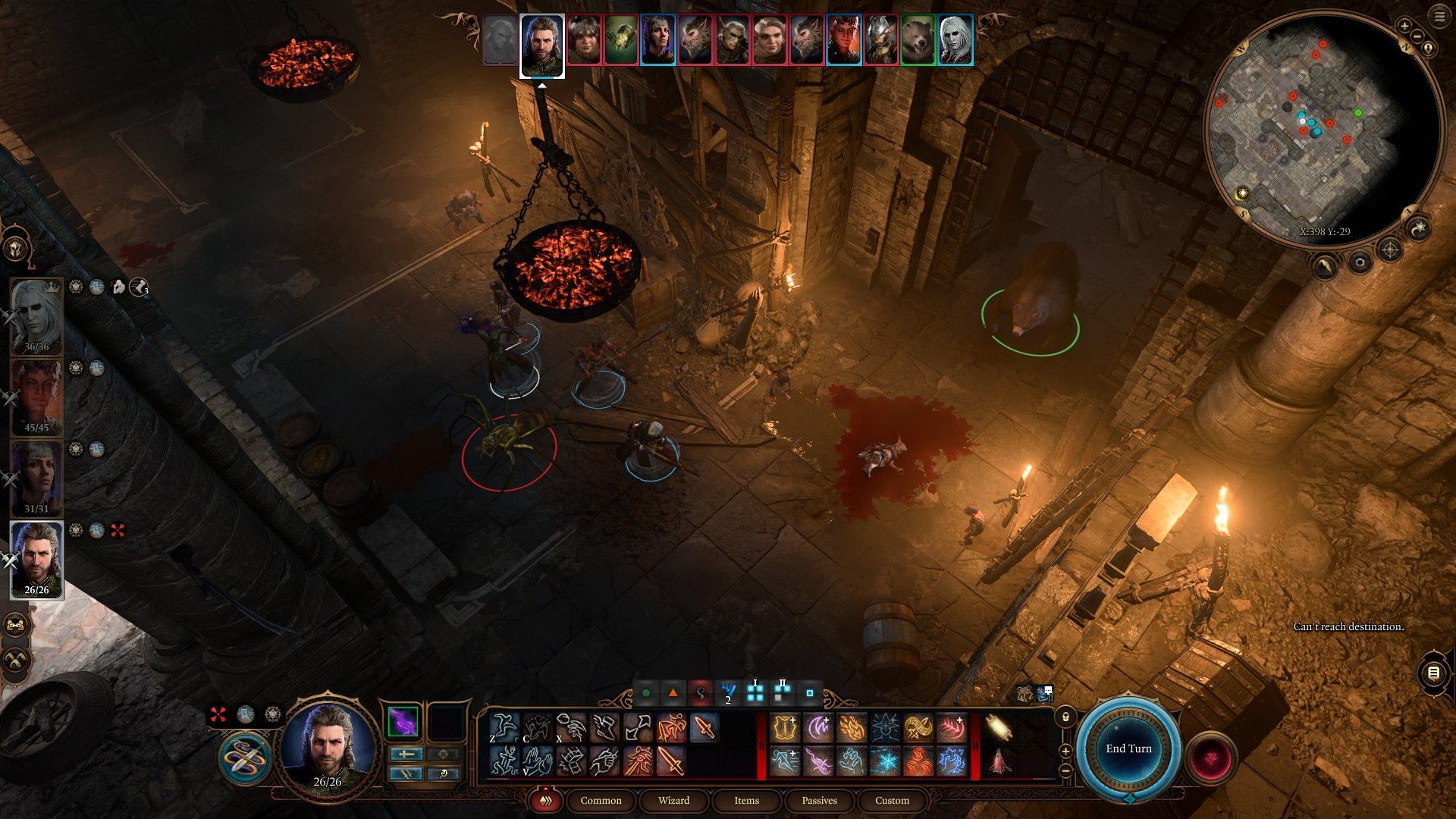Open the Common hotbar tab
This screenshot has width=1456, height=819.
601,800
